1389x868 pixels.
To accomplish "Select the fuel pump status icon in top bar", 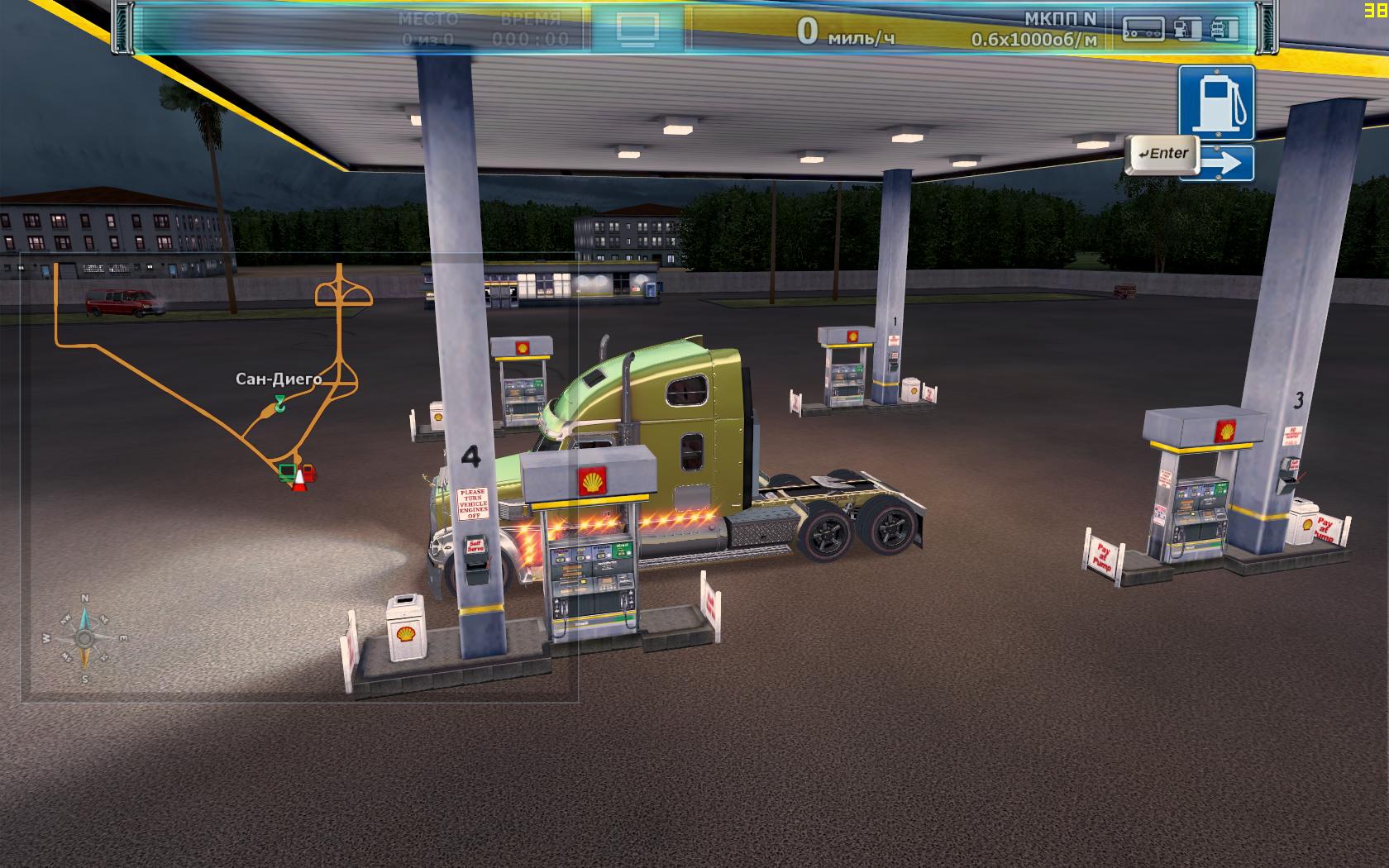I will pyautogui.click(x=1187, y=30).
